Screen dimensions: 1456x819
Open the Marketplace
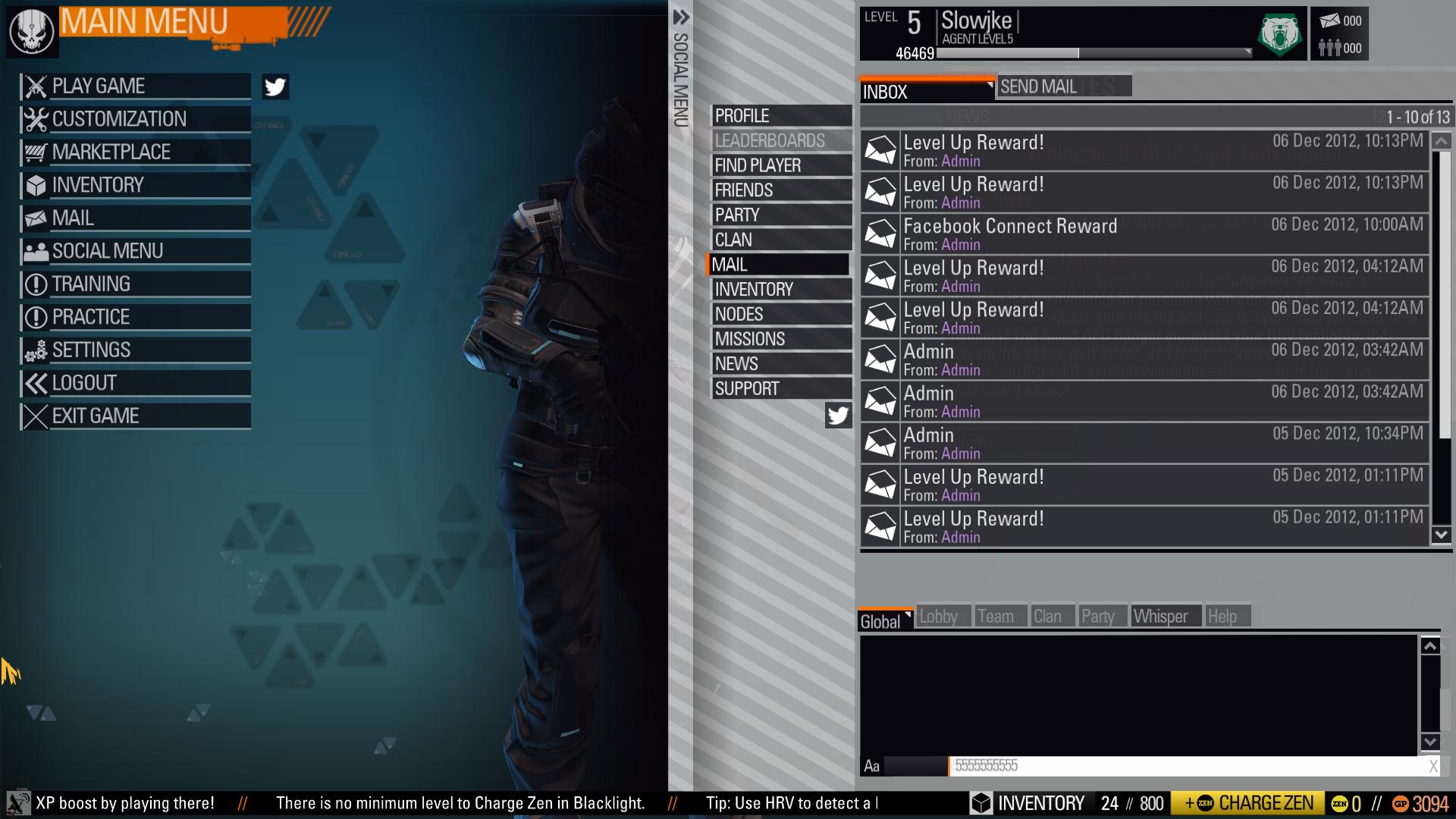pyautogui.click(x=135, y=152)
